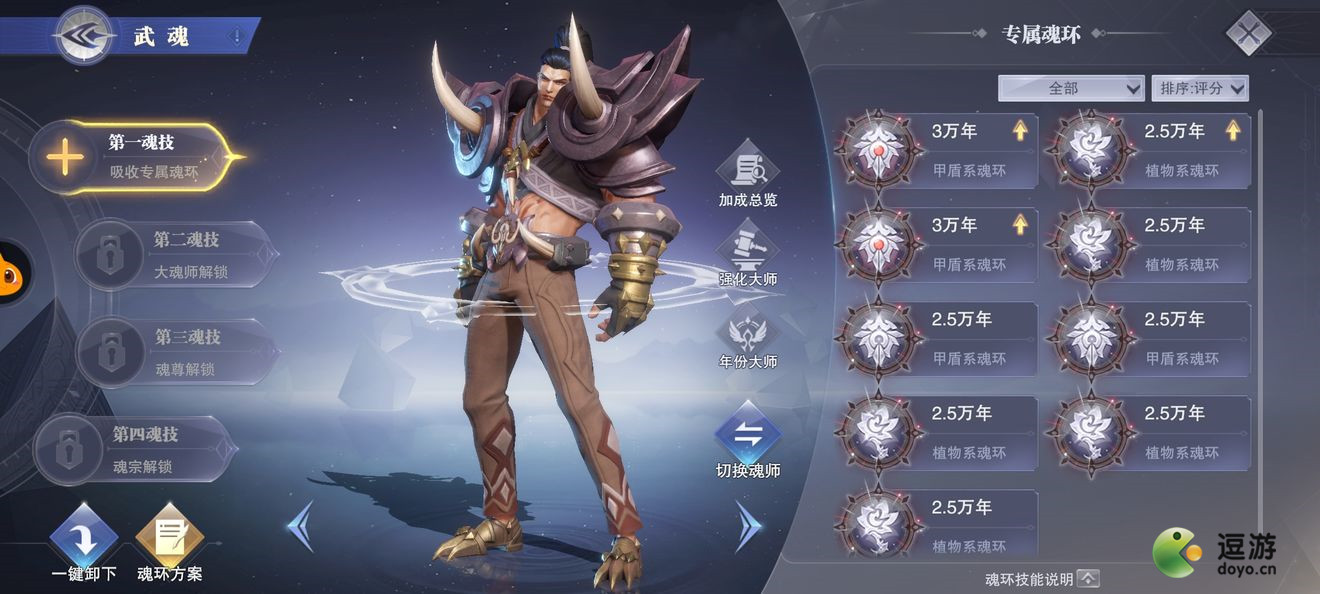Show previous character with left arrow

coord(300,526)
